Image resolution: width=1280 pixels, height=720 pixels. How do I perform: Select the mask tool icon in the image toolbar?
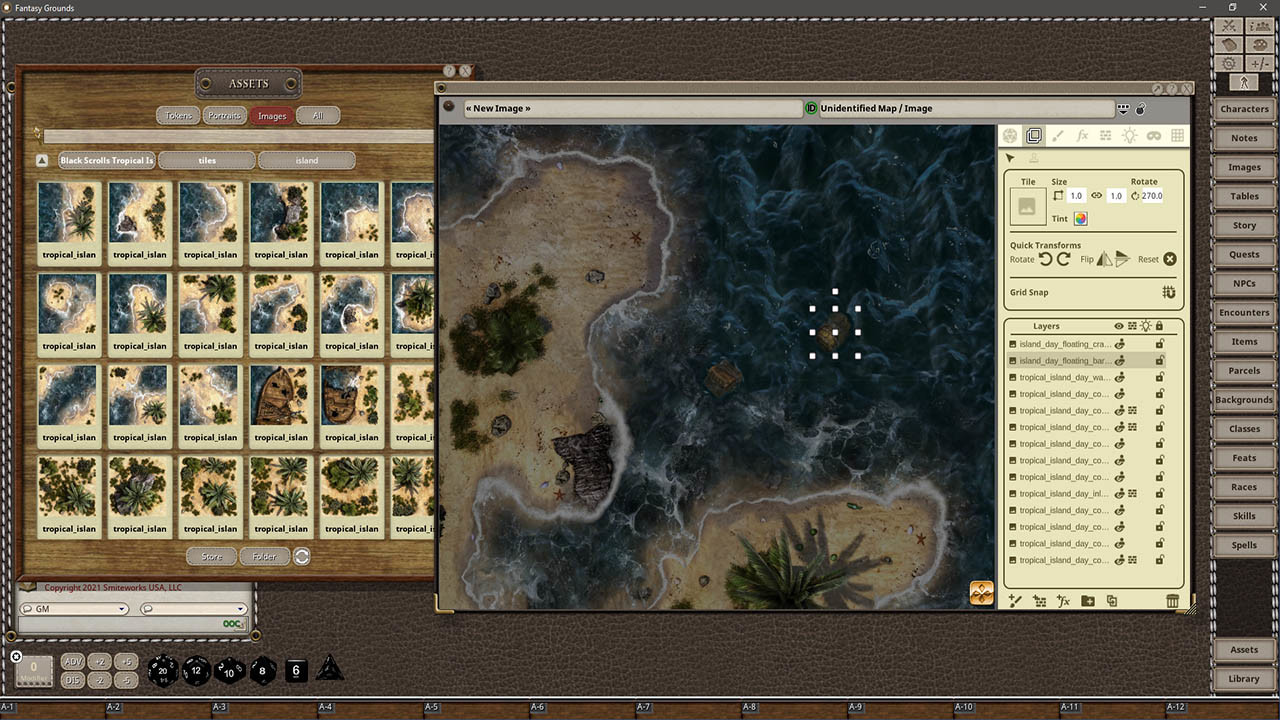point(1155,136)
